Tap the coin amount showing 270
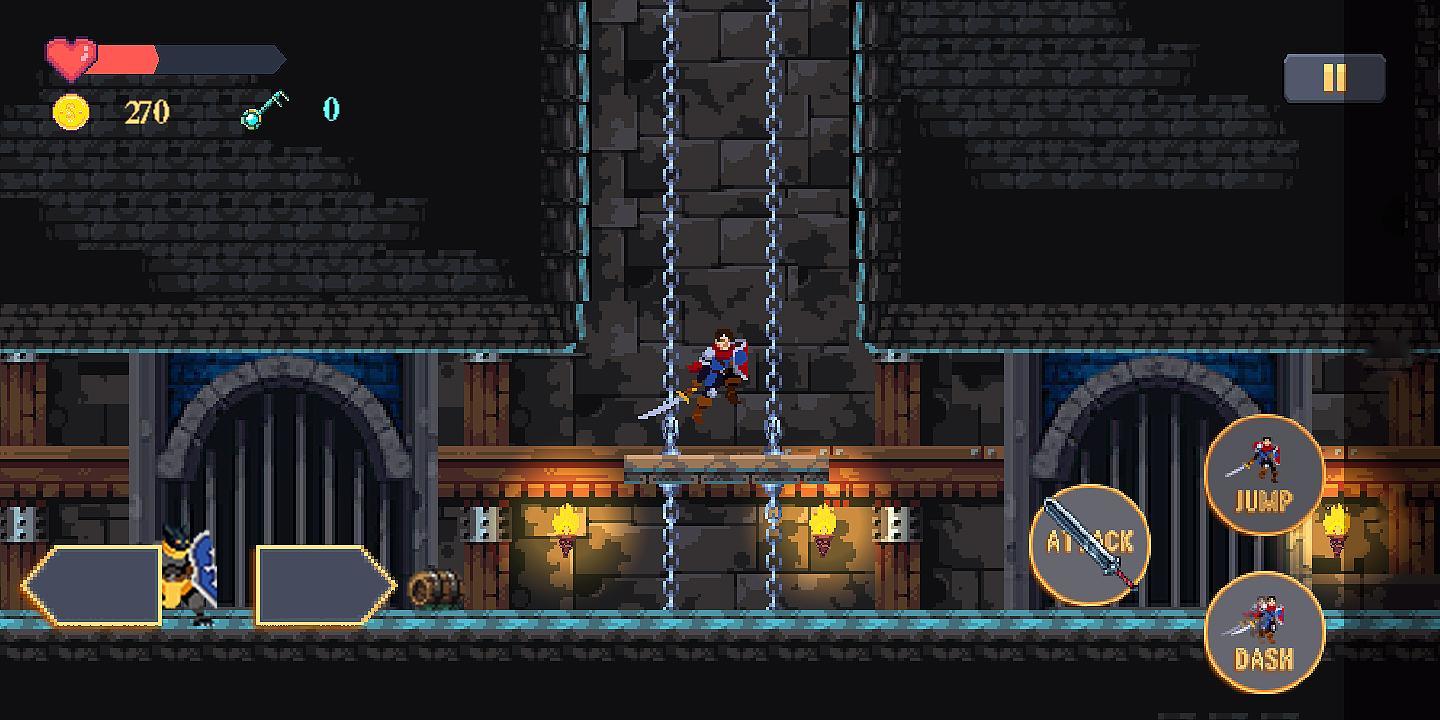 [x=145, y=111]
